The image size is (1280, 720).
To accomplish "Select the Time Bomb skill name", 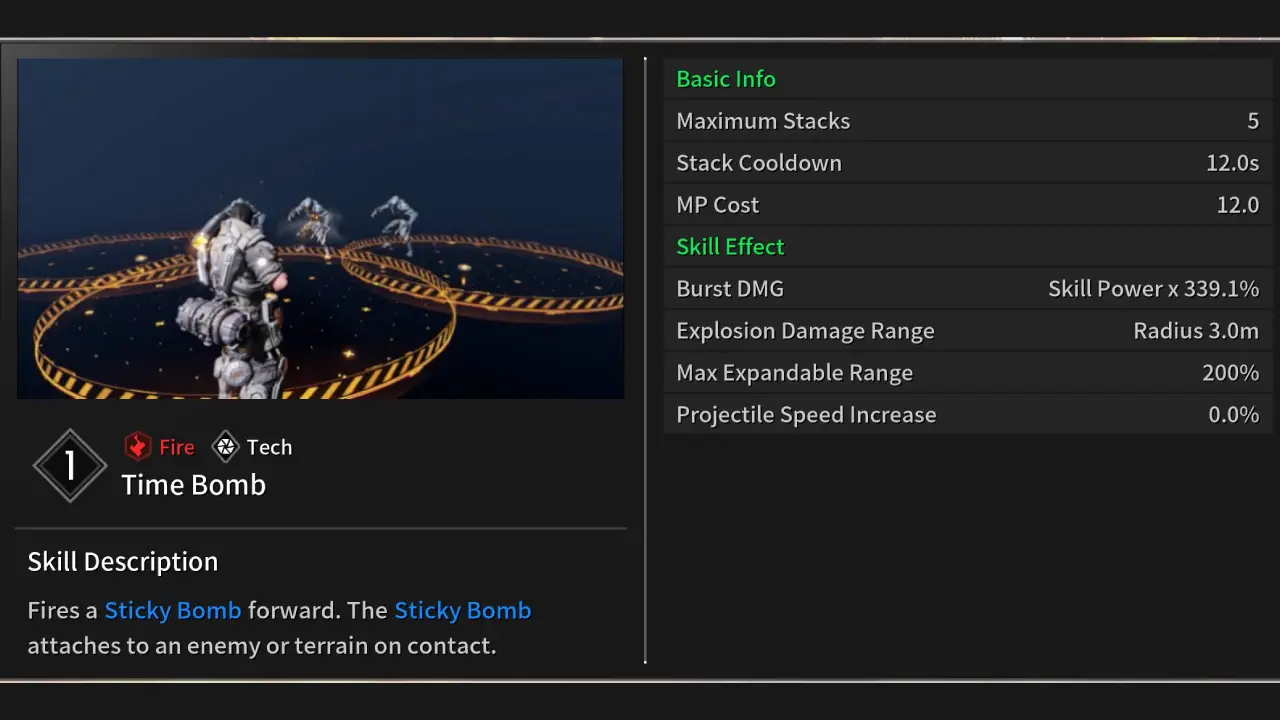I will point(193,485).
